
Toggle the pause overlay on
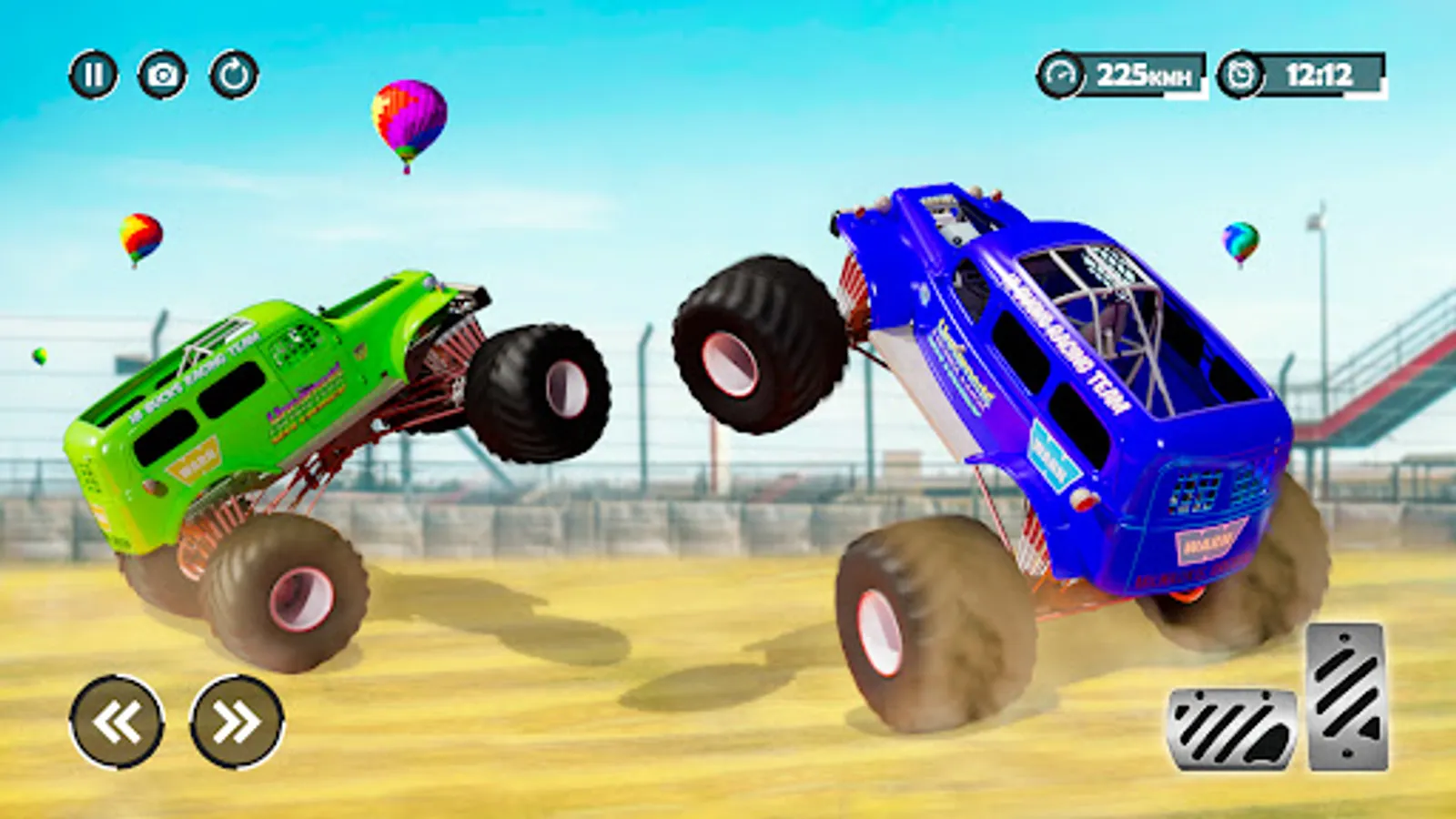96,72
